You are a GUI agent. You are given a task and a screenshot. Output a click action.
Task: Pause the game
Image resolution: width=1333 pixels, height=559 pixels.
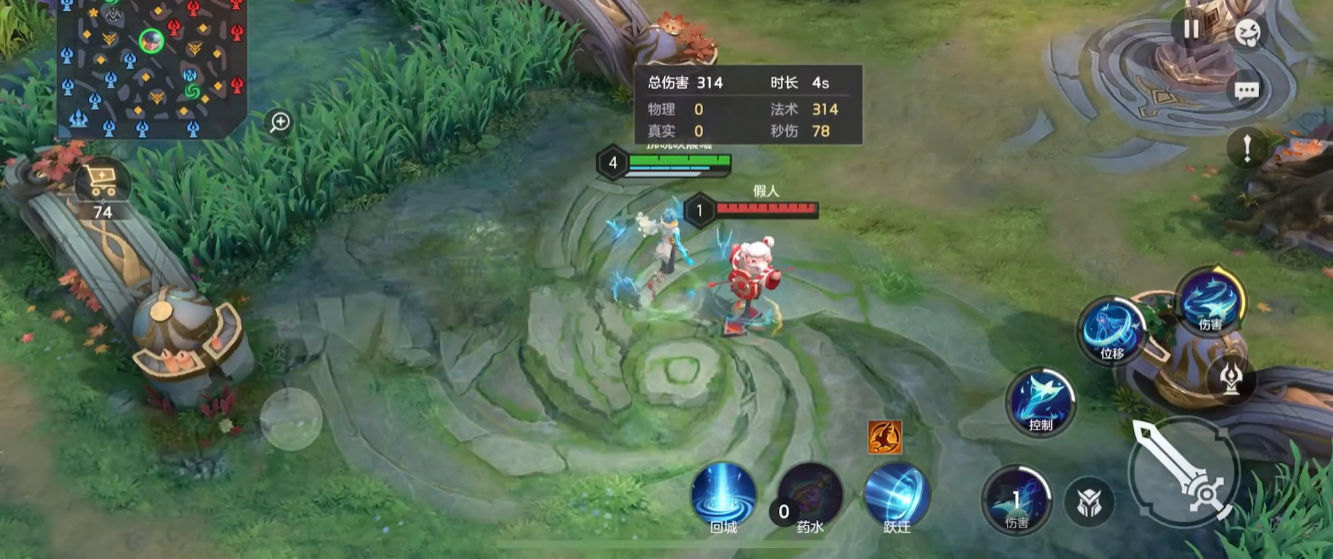[1191, 29]
